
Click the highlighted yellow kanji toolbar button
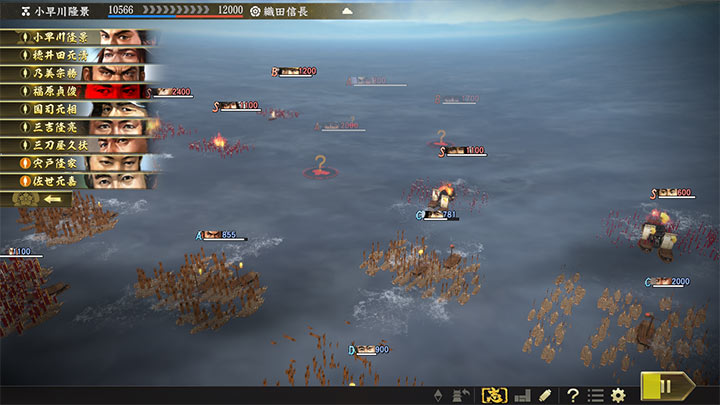pos(494,395)
